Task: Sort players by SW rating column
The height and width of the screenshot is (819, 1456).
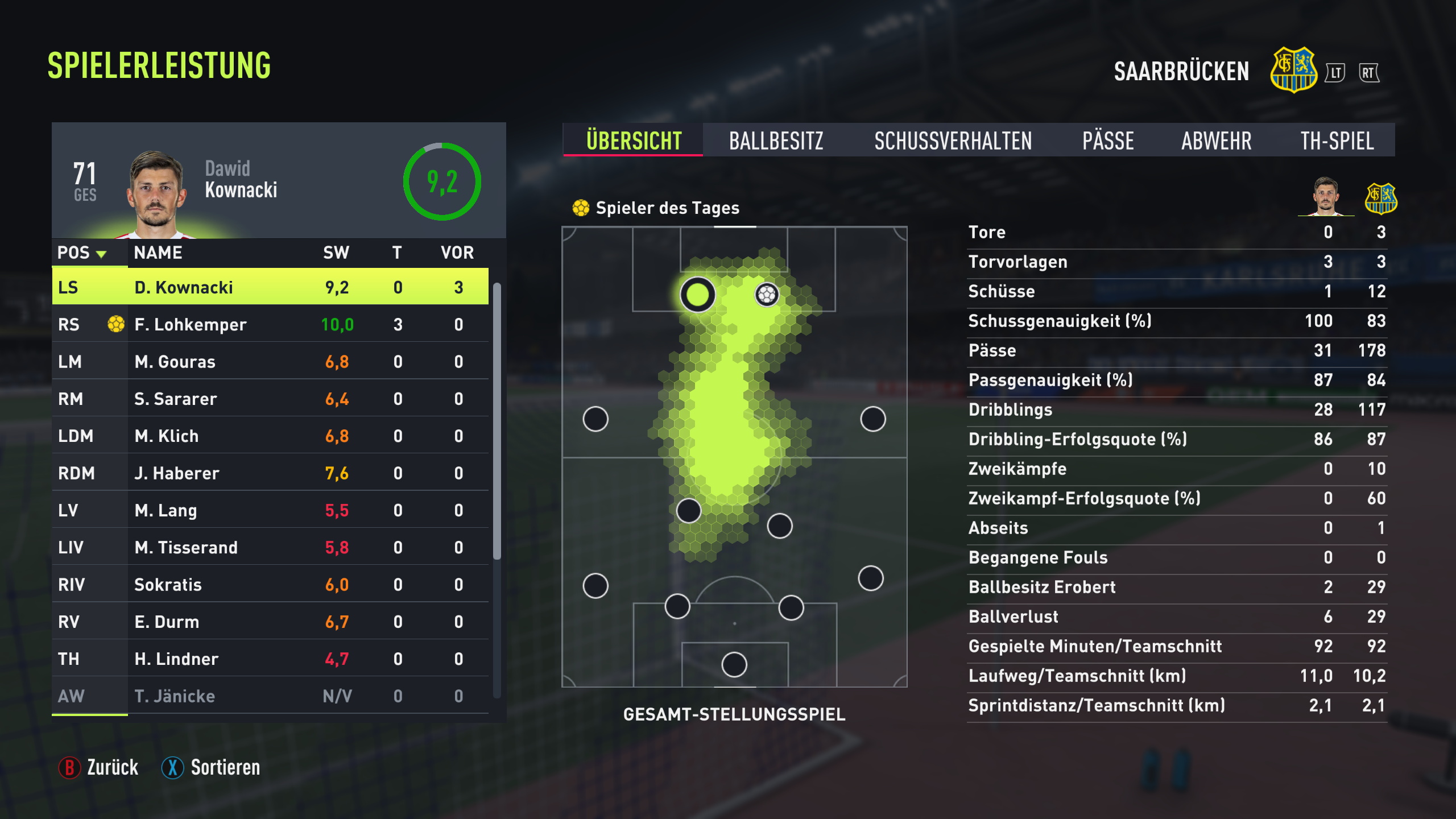Action: pyautogui.click(x=336, y=253)
